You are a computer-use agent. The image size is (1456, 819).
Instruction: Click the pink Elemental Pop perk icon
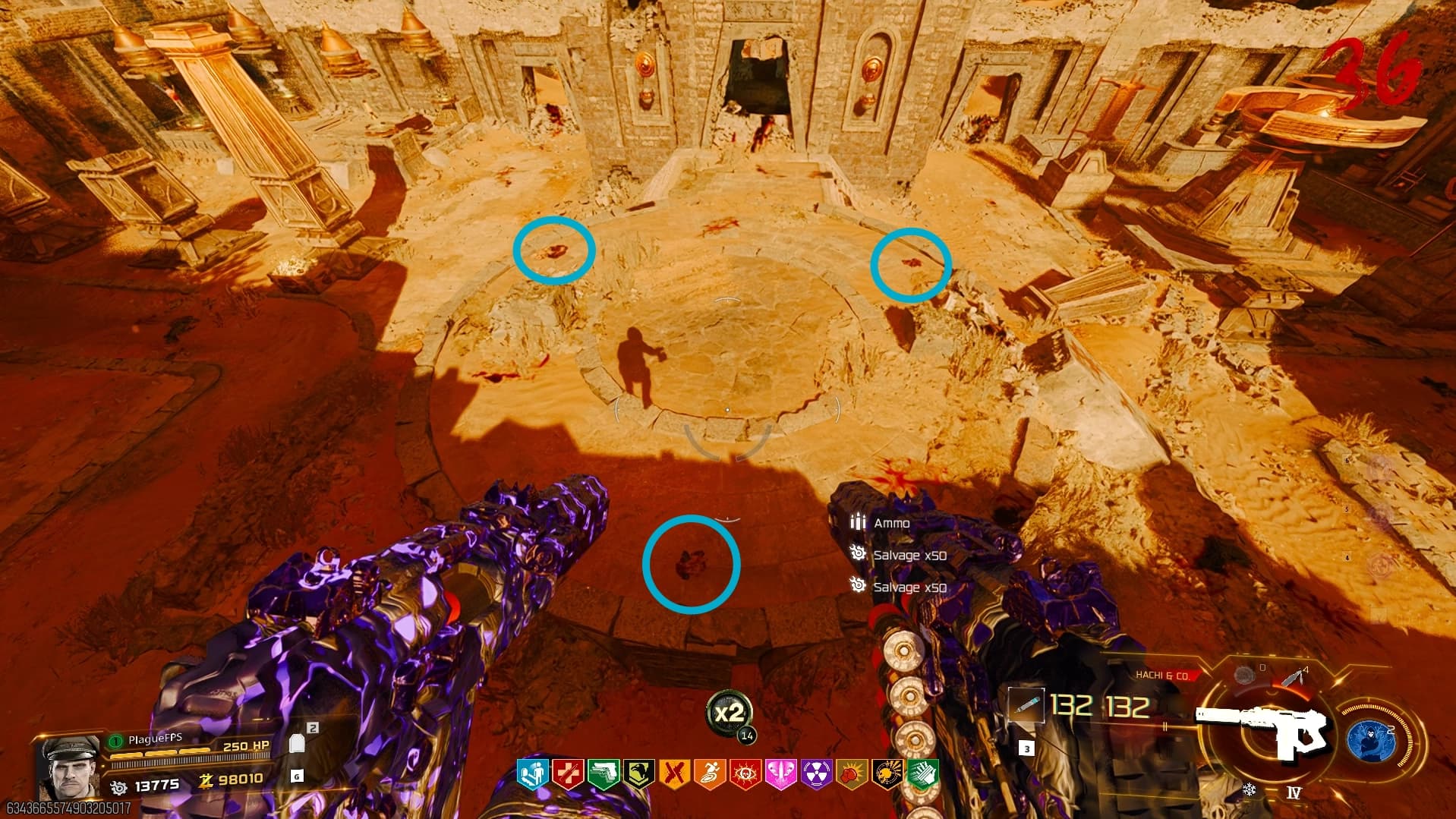pyautogui.click(x=780, y=774)
